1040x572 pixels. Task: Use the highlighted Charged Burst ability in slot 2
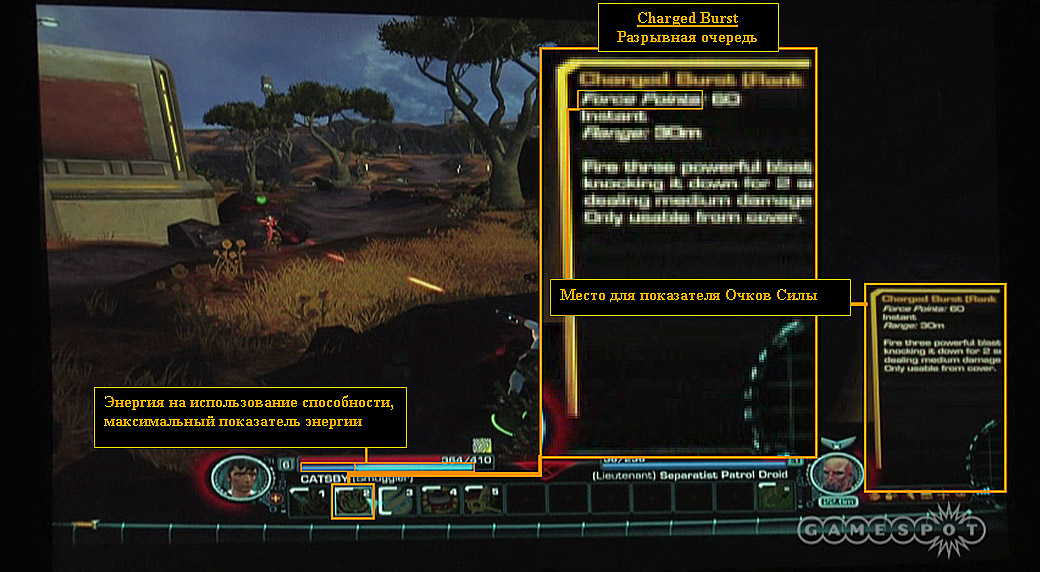[x=352, y=499]
